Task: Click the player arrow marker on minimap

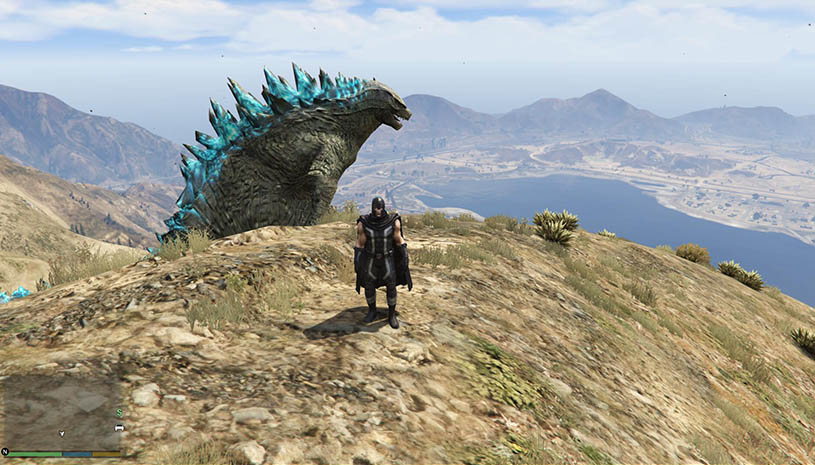Action: click(62, 433)
